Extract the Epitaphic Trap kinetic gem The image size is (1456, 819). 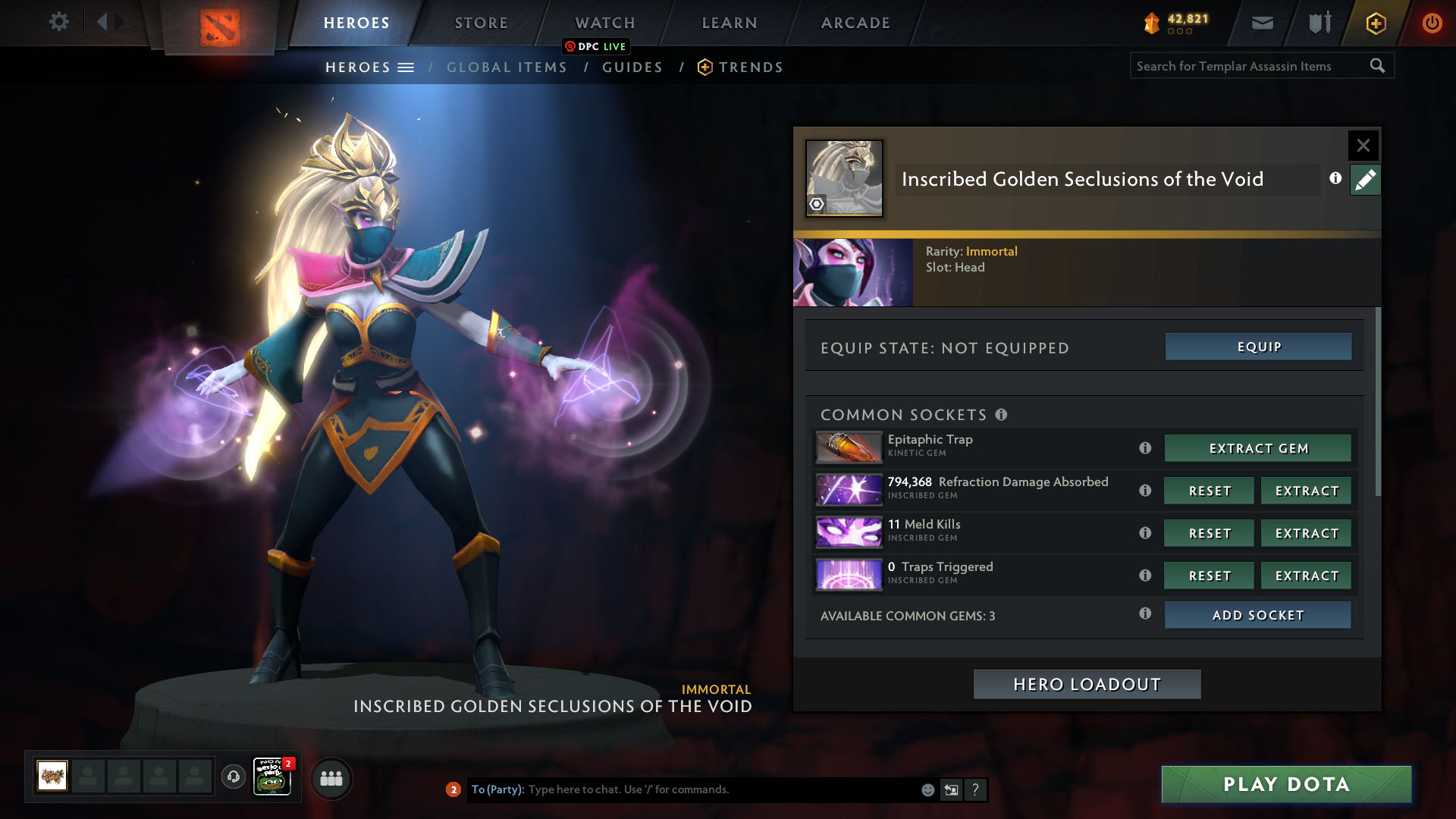(x=1258, y=448)
